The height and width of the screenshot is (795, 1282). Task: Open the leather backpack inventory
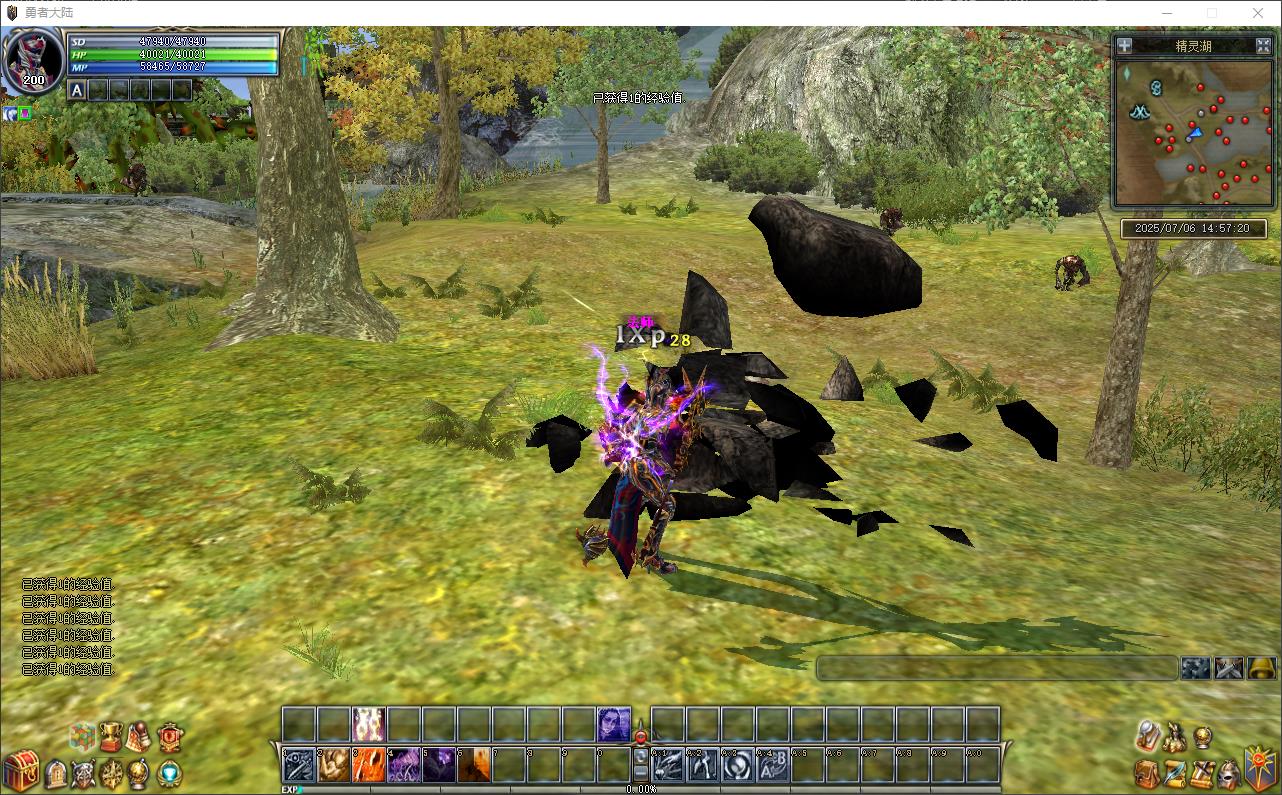pos(1148,773)
